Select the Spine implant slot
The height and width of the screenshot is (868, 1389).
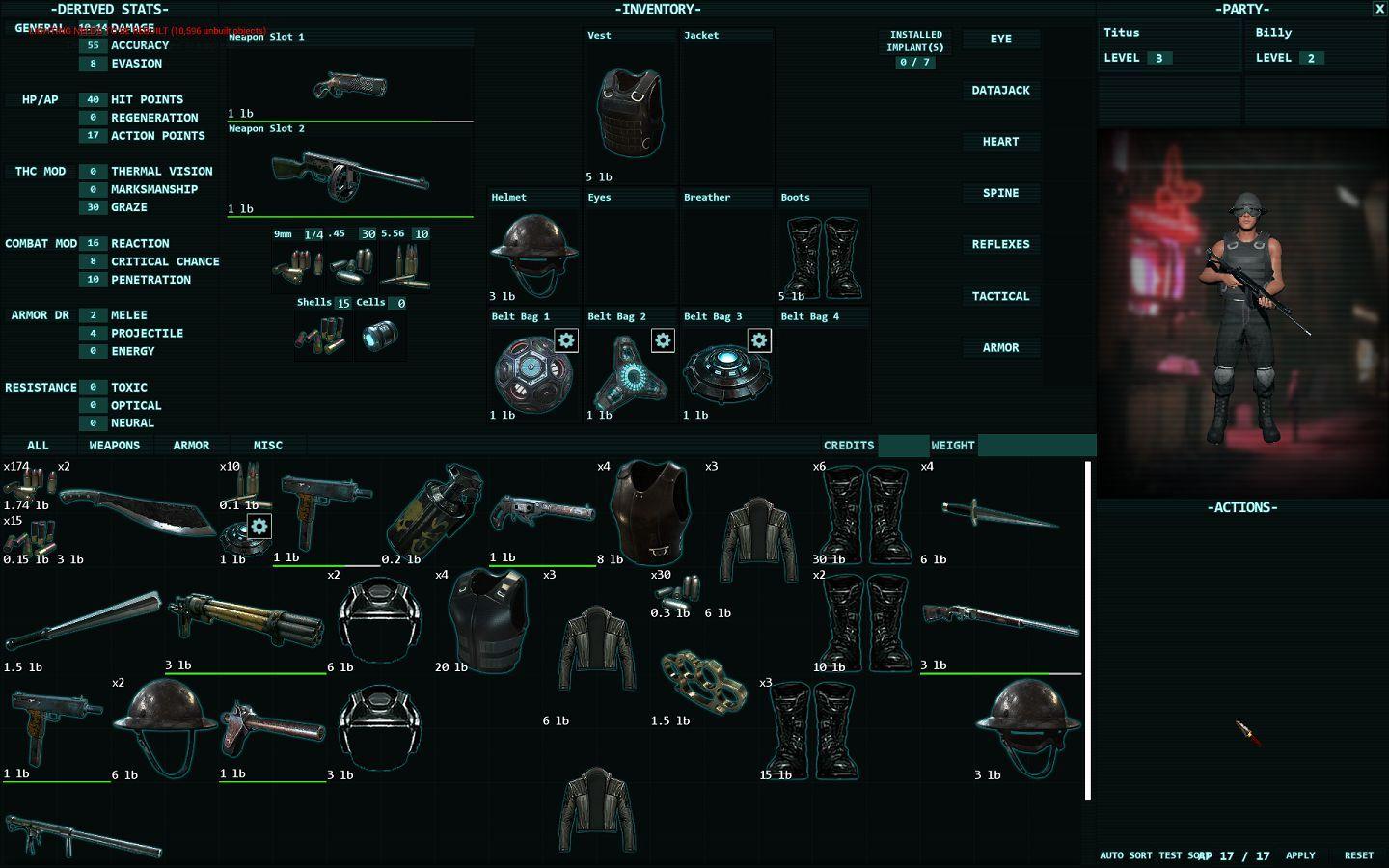1000,193
